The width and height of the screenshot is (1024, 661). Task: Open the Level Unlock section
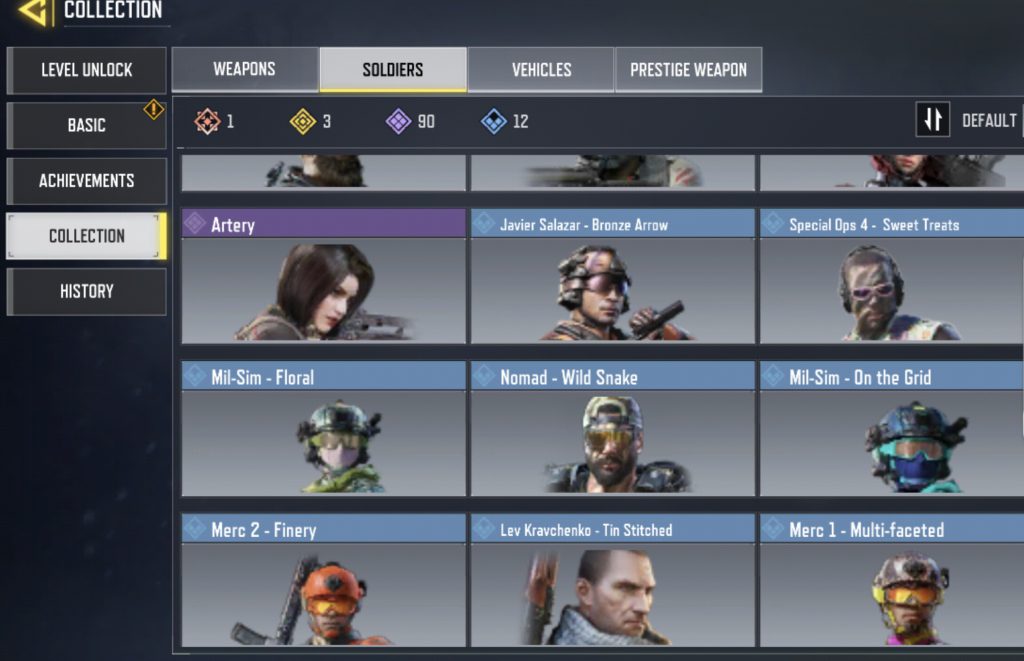click(86, 70)
